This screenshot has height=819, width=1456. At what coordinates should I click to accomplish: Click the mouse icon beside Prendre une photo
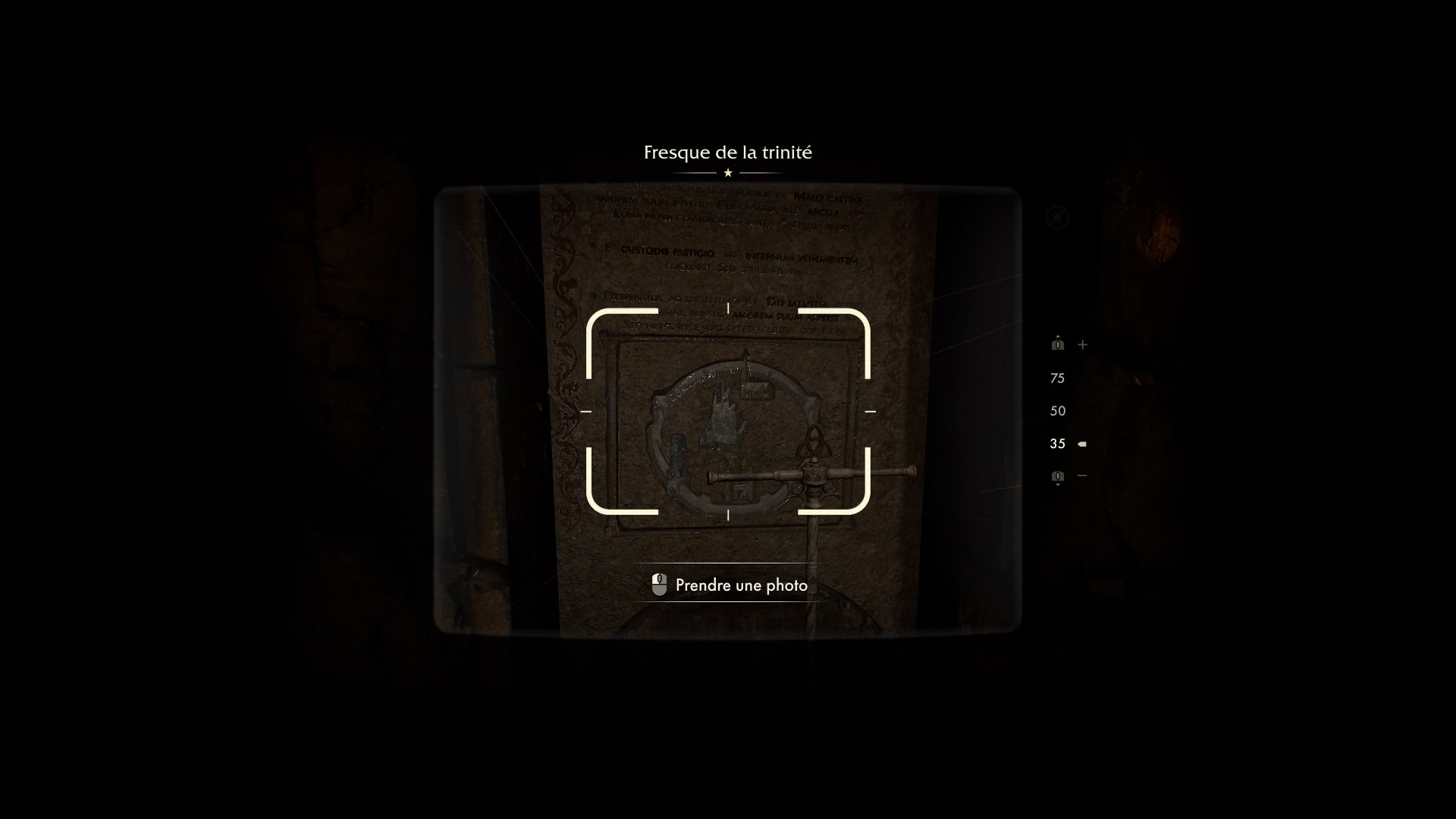pos(659,584)
